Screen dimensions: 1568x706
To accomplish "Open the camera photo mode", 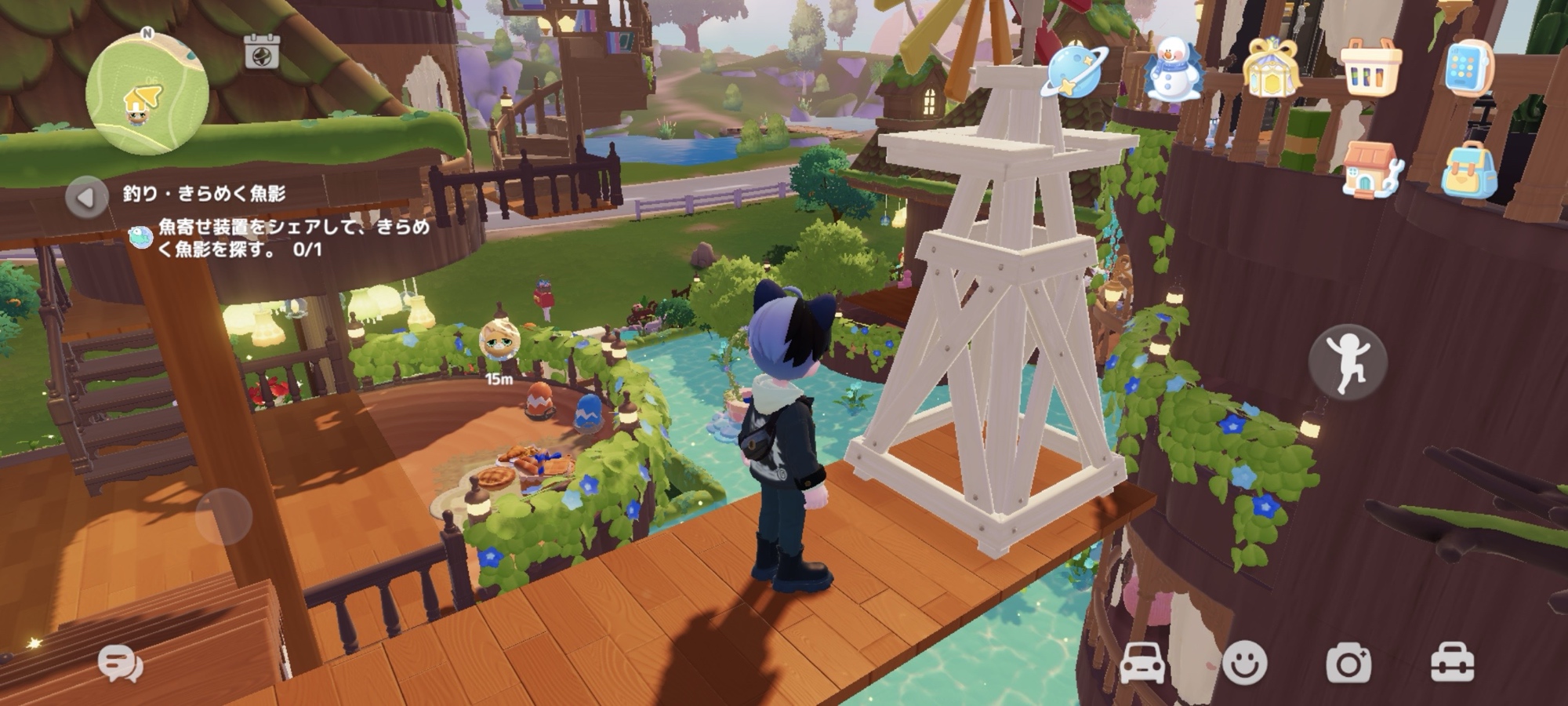I will (x=1348, y=664).
